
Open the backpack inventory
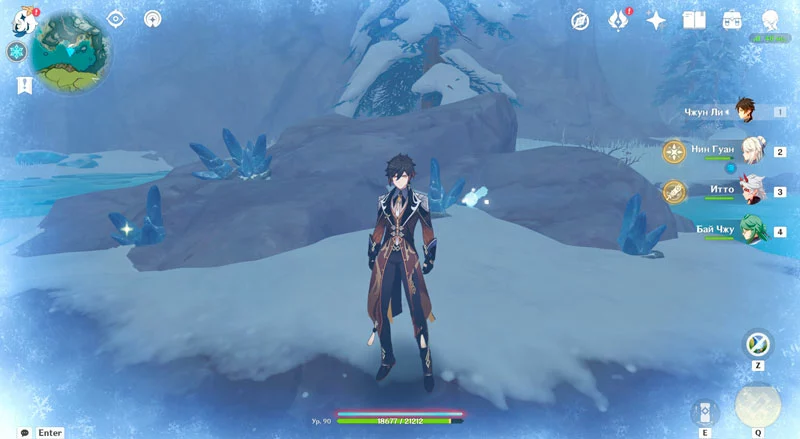pyautogui.click(x=732, y=20)
